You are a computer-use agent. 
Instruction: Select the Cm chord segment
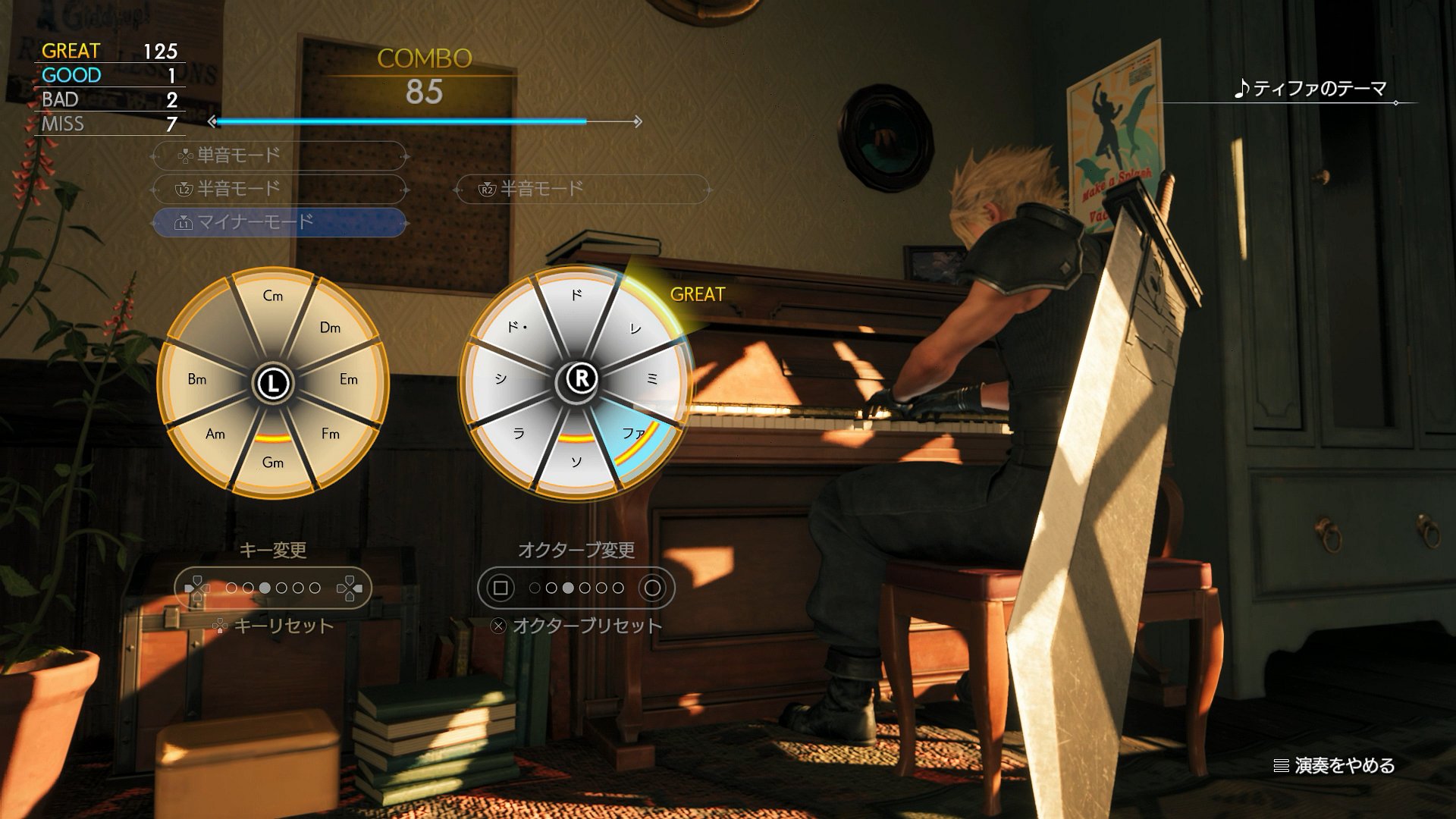[273, 297]
